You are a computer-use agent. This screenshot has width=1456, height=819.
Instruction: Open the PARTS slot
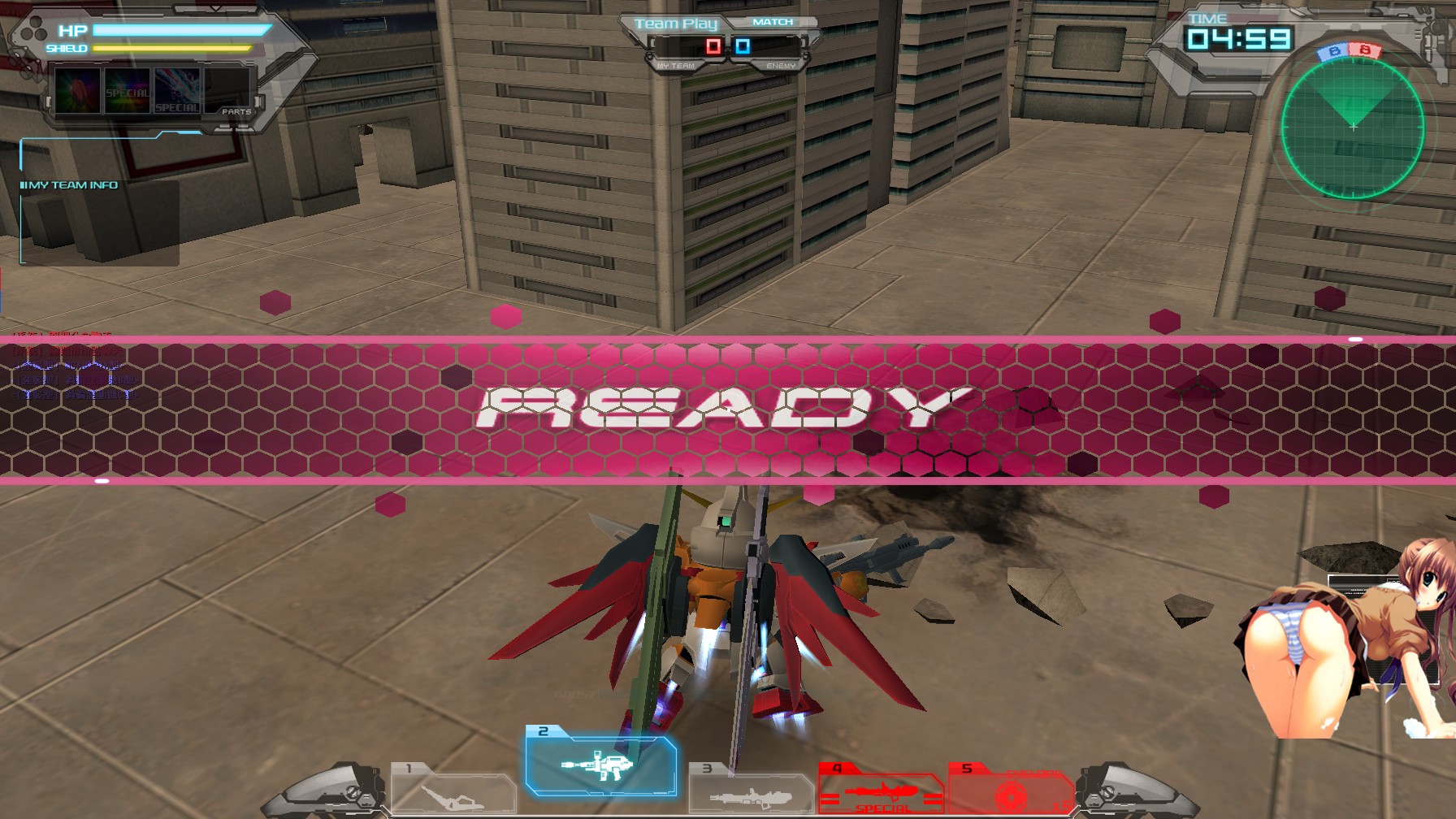[x=234, y=110]
